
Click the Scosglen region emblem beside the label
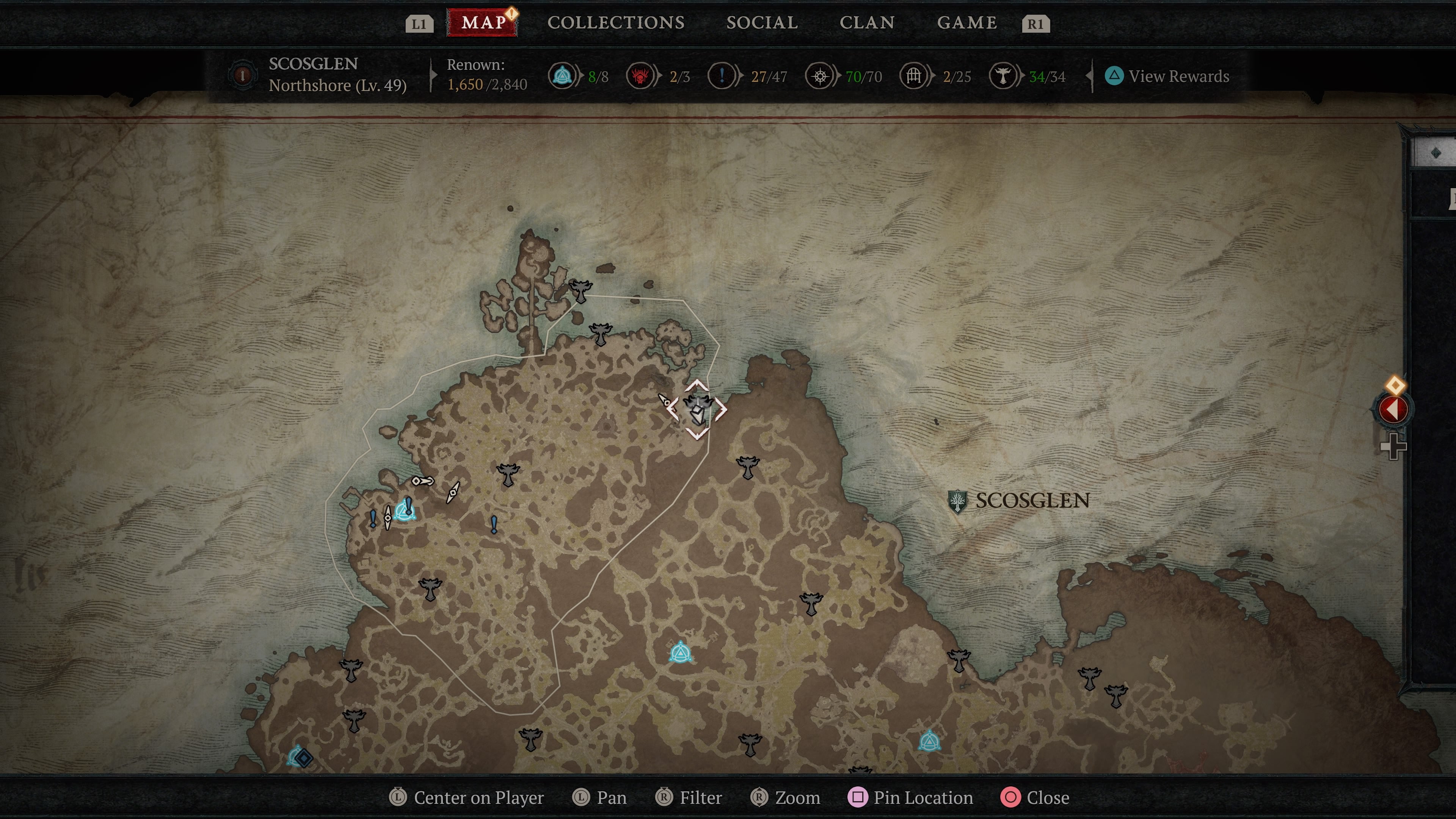point(958,501)
